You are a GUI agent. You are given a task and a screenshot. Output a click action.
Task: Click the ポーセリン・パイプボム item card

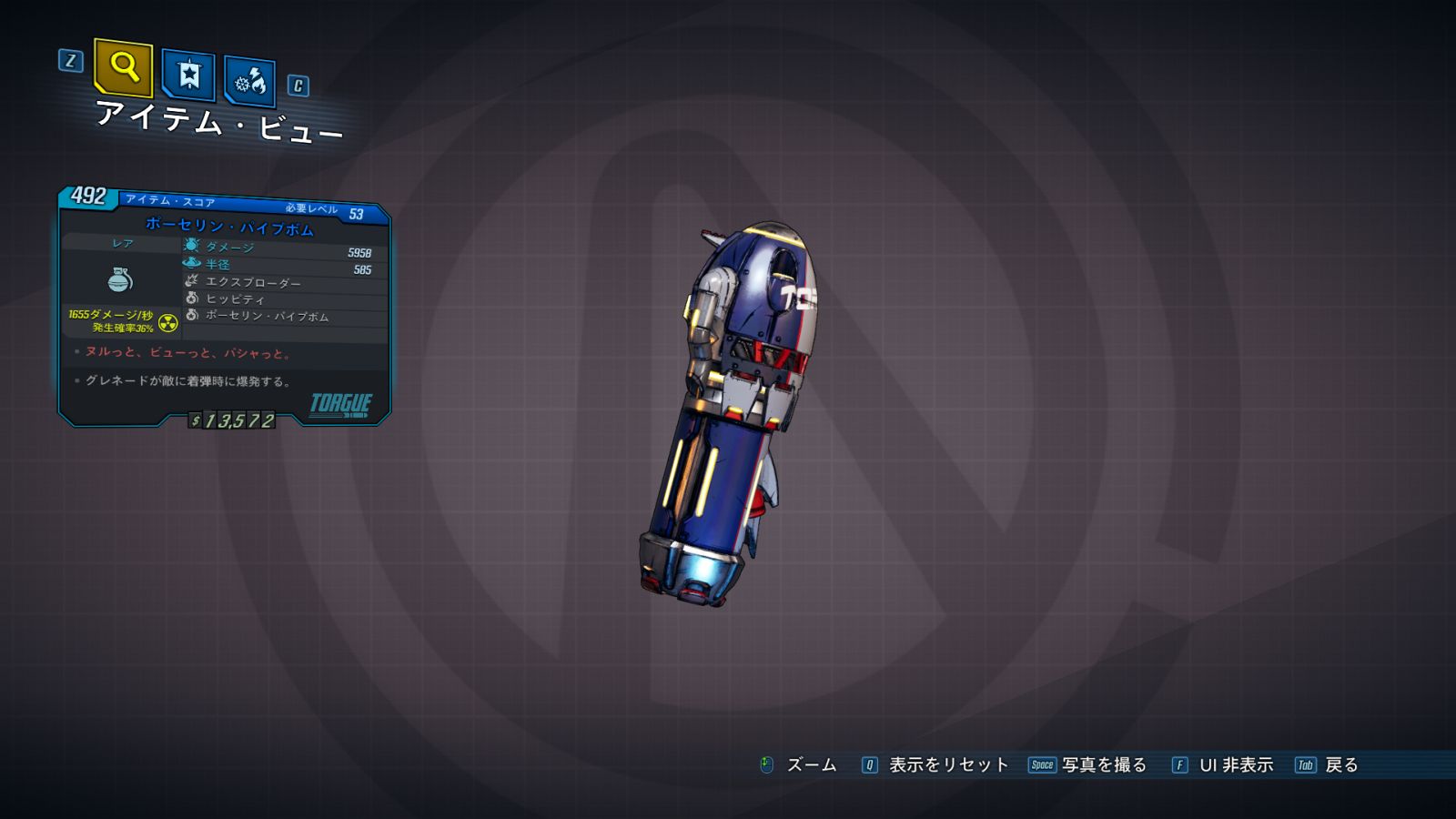(225, 305)
